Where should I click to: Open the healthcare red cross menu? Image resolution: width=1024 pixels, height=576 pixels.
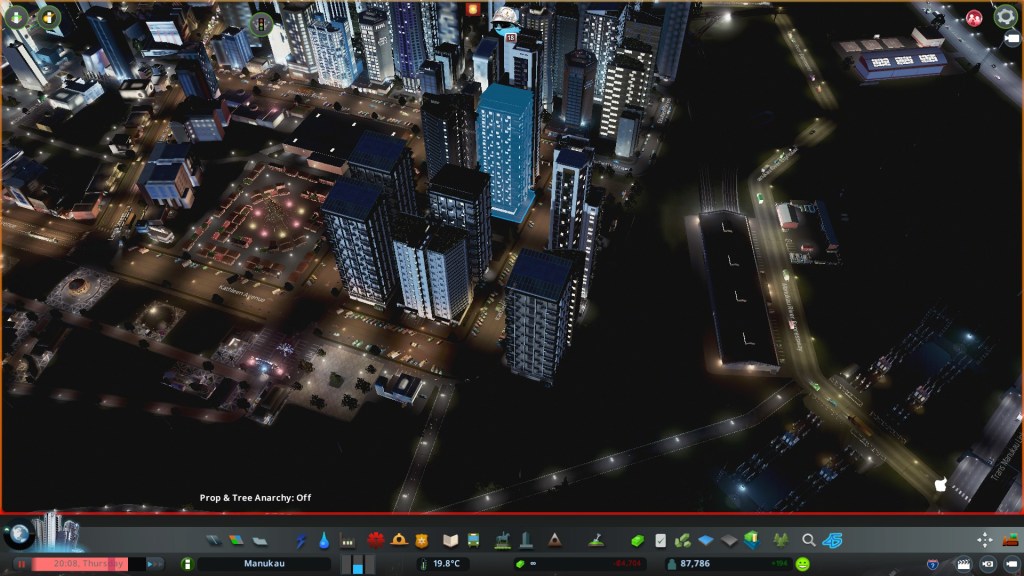pyautogui.click(x=376, y=541)
